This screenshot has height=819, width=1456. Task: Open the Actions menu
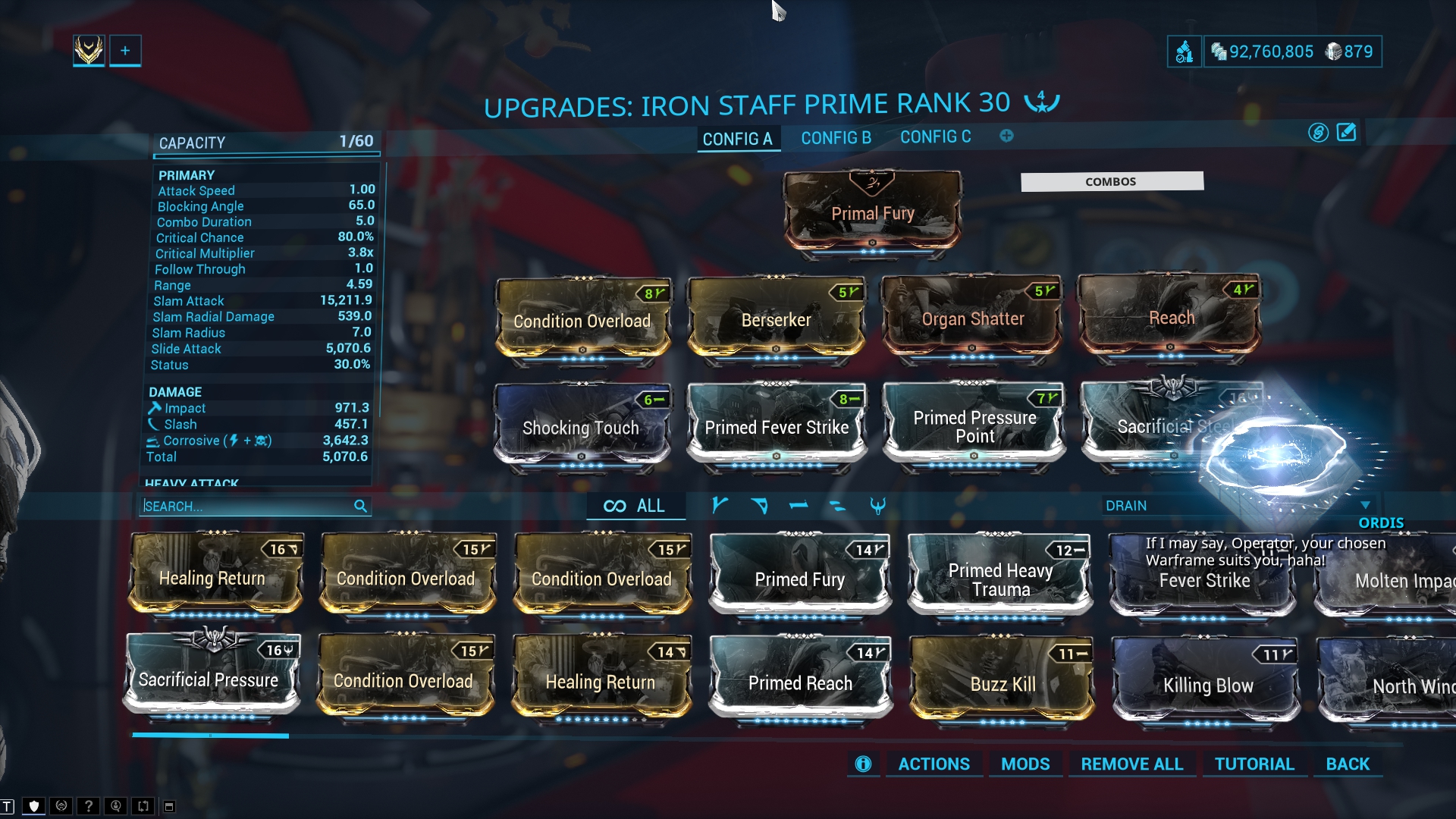(934, 764)
